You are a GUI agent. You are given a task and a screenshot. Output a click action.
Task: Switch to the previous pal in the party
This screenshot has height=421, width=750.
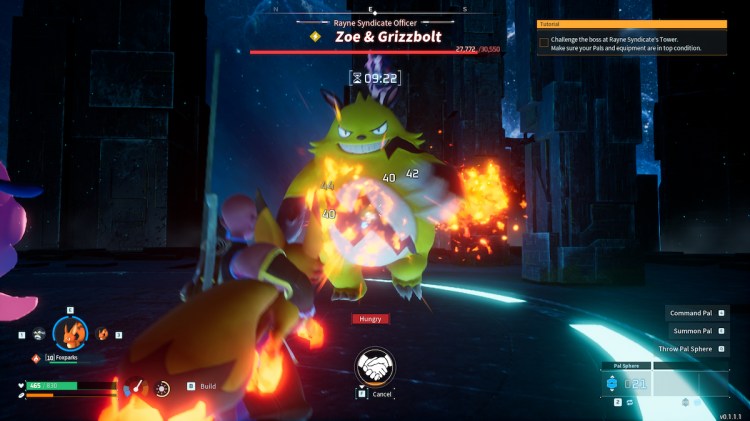tap(38, 334)
